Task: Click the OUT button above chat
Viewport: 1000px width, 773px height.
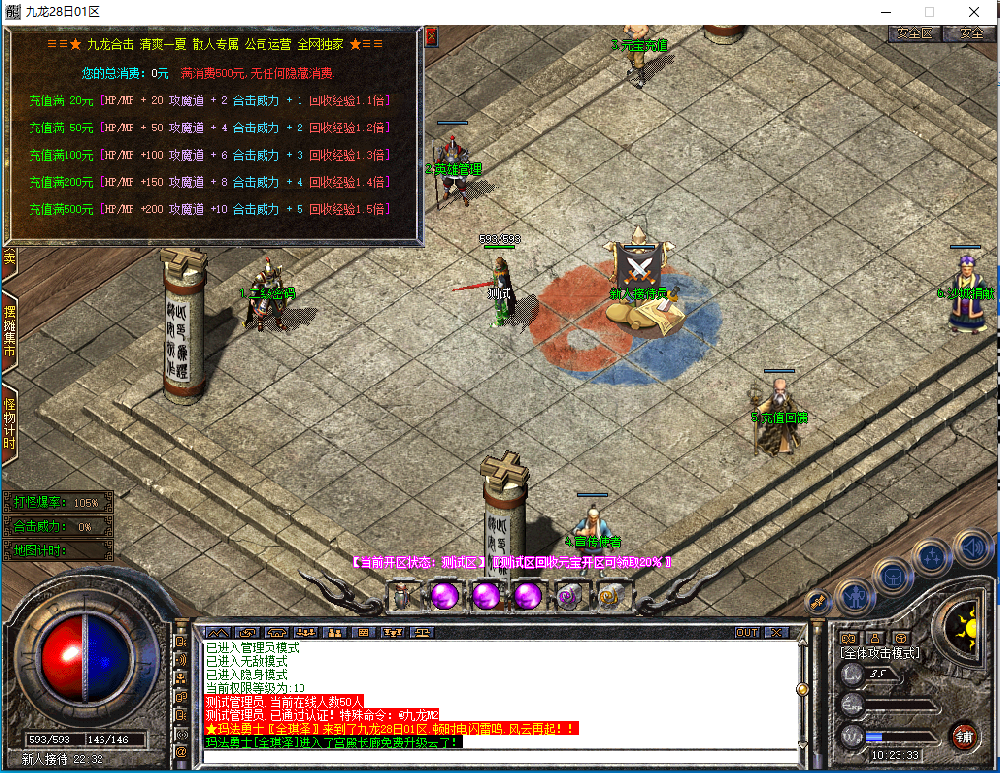Action: (747, 632)
